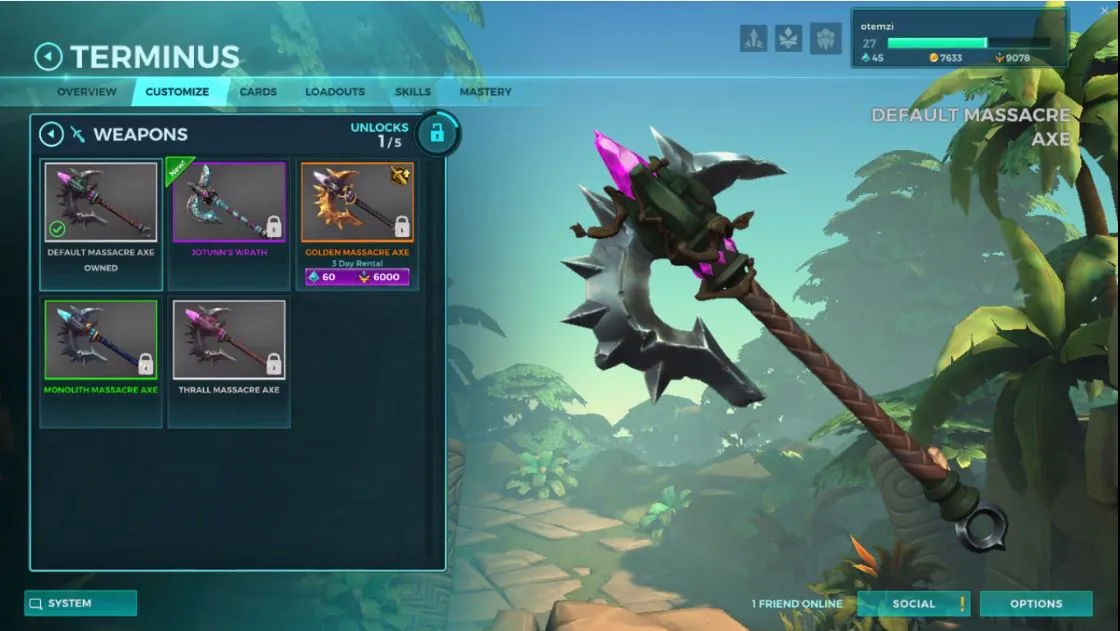Click the unlocks padlock button

[x=436, y=133]
